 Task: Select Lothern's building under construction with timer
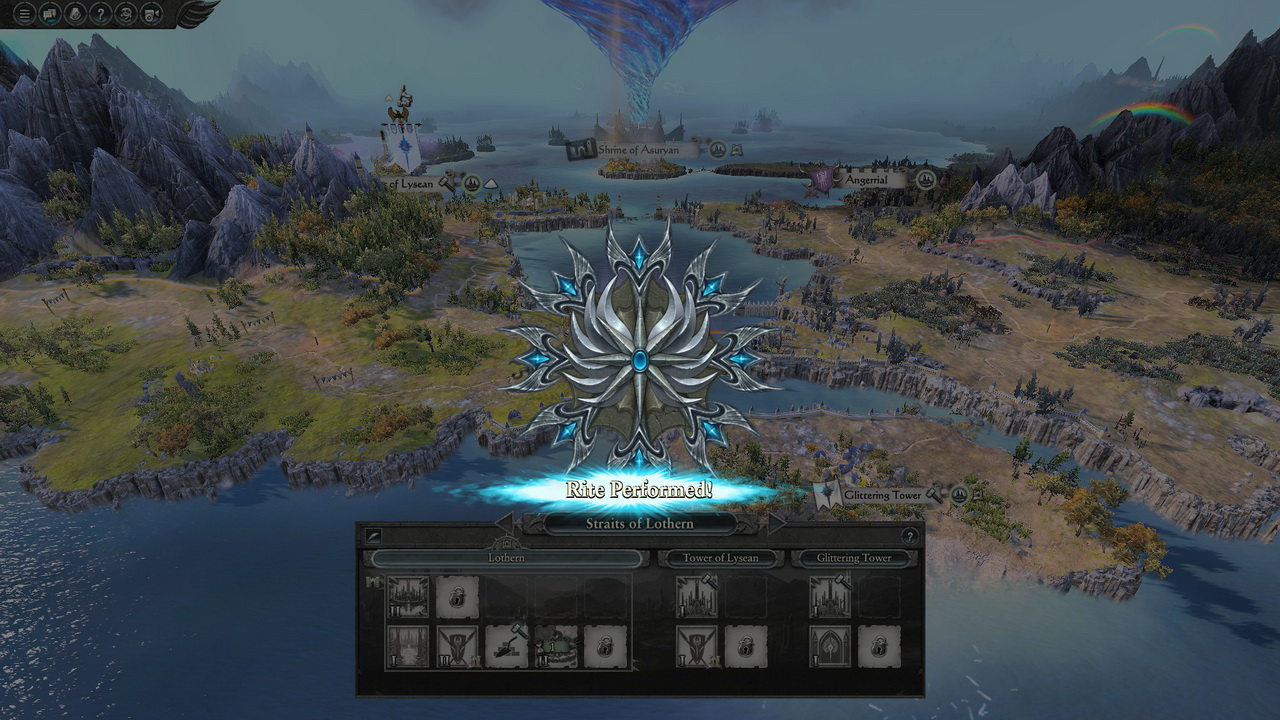[x=556, y=647]
